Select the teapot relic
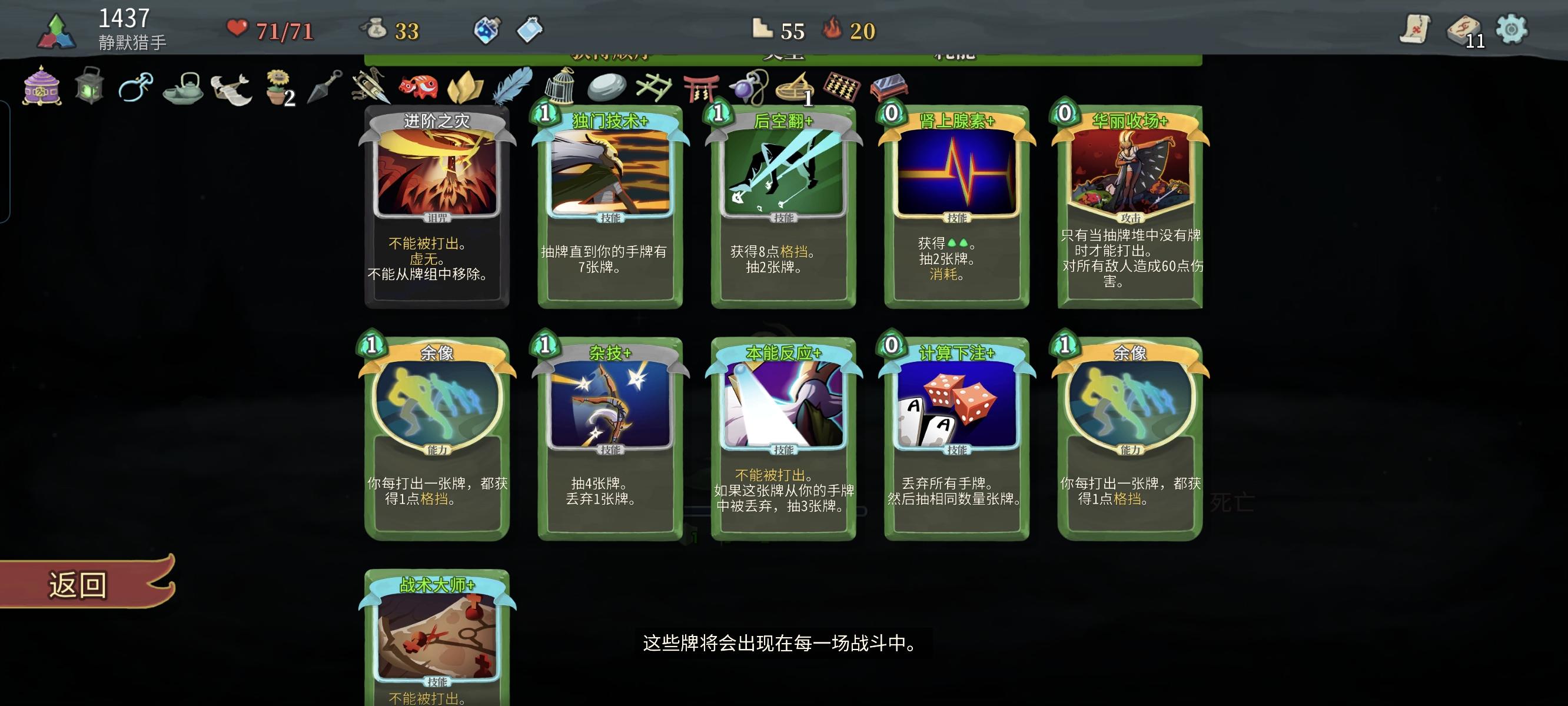 click(x=182, y=88)
